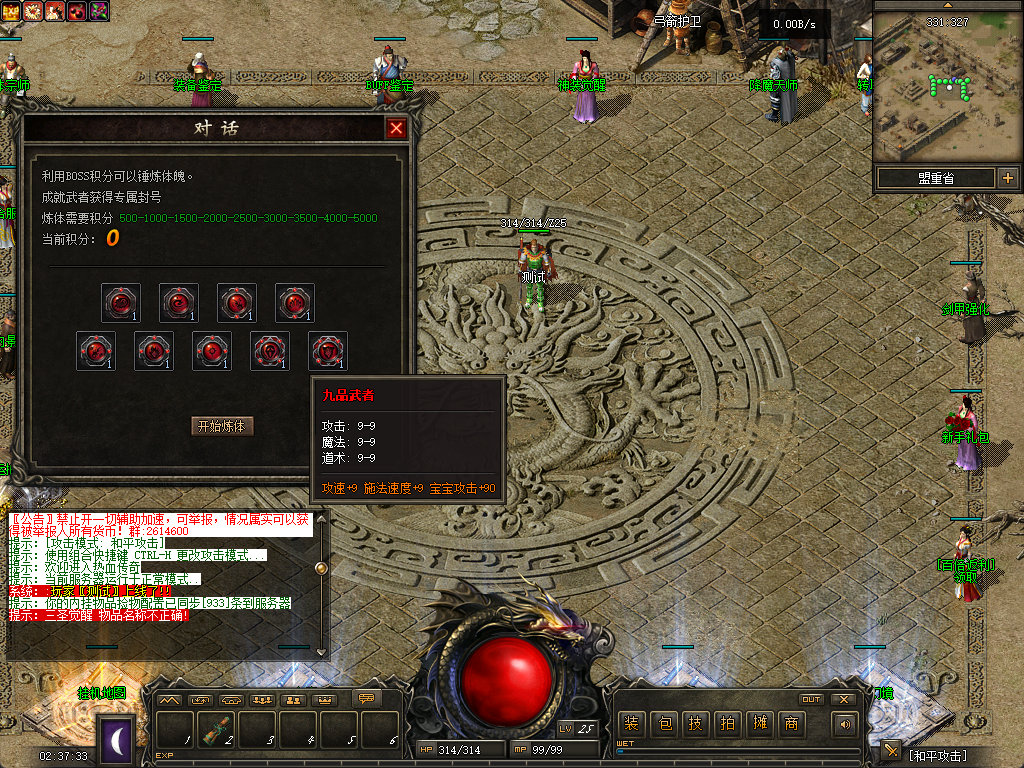Close the 对话 dialog window
The width and height of the screenshot is (1024, 768).
point(397,129)
